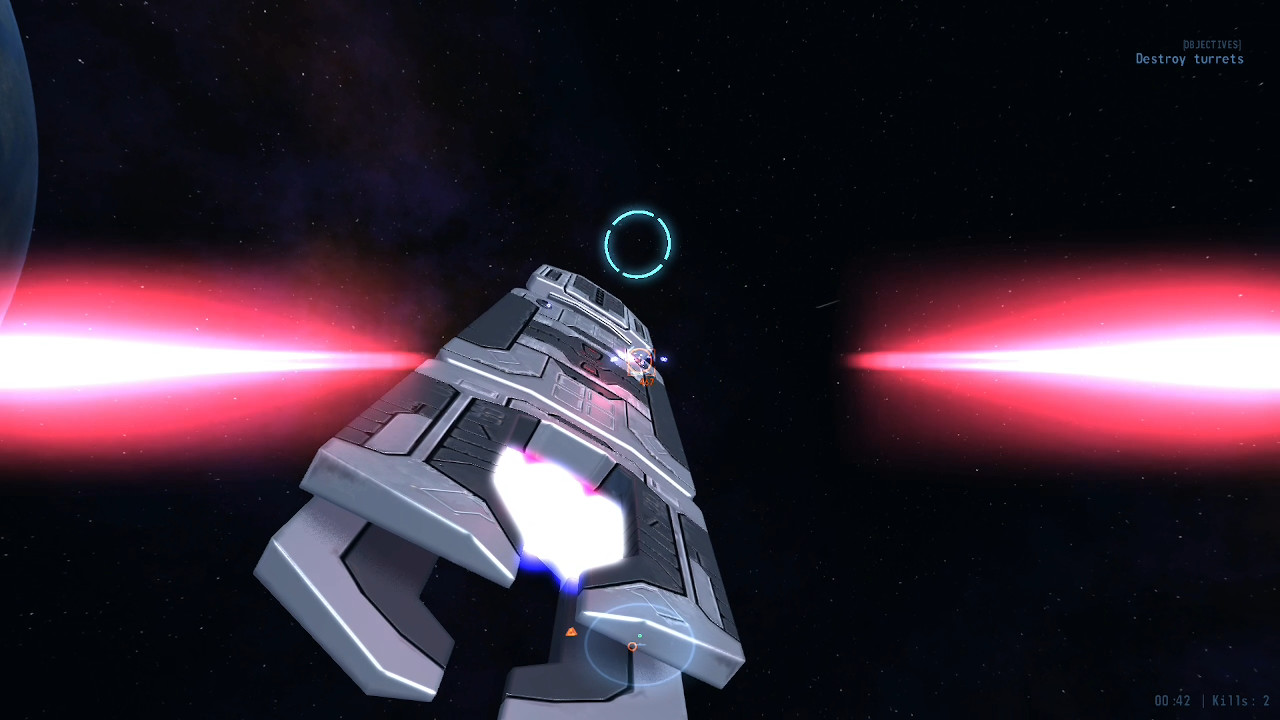Expand the Destroy turrets objective entry
This screenshot has height=720, width=1280.
tap(1188, 60)
